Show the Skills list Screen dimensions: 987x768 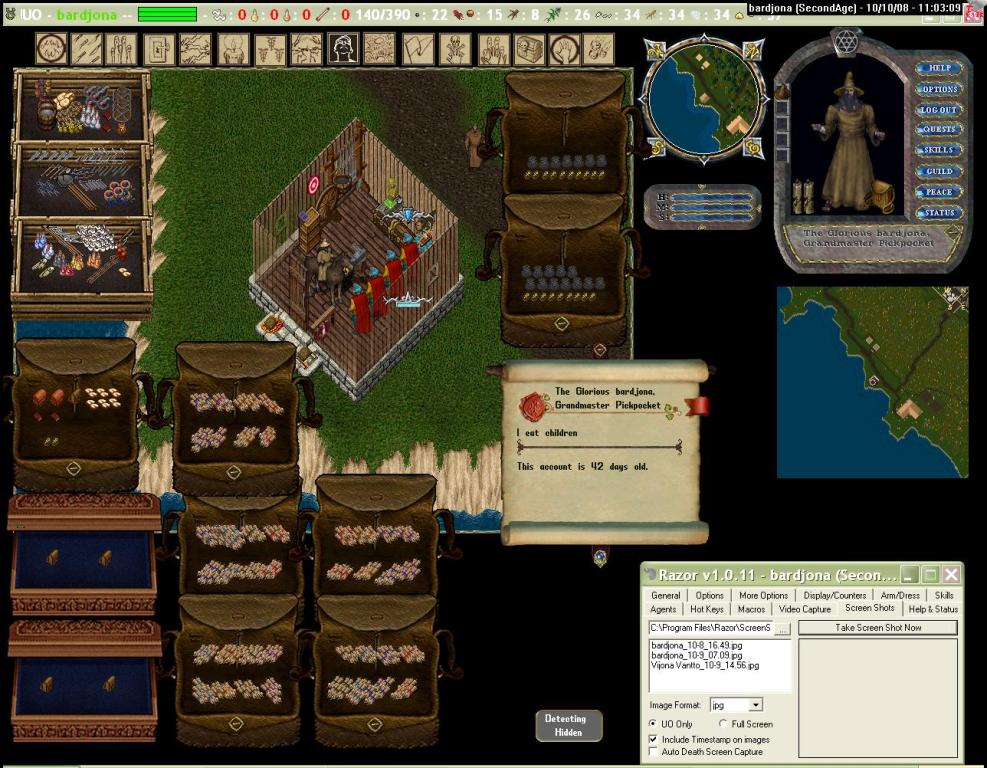pos(939,150)
